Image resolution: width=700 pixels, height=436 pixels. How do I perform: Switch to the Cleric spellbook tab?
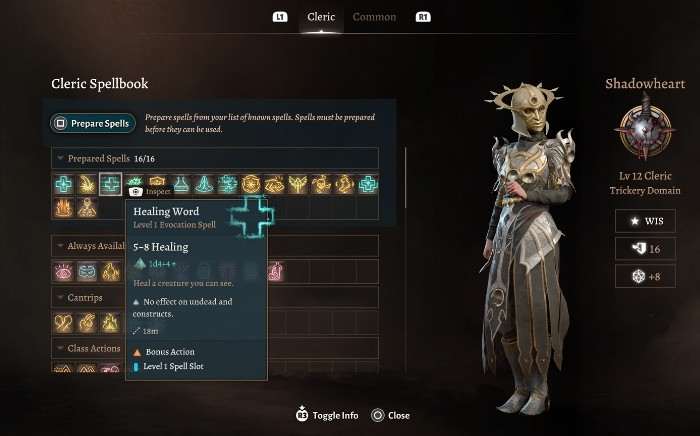point(321,17)
